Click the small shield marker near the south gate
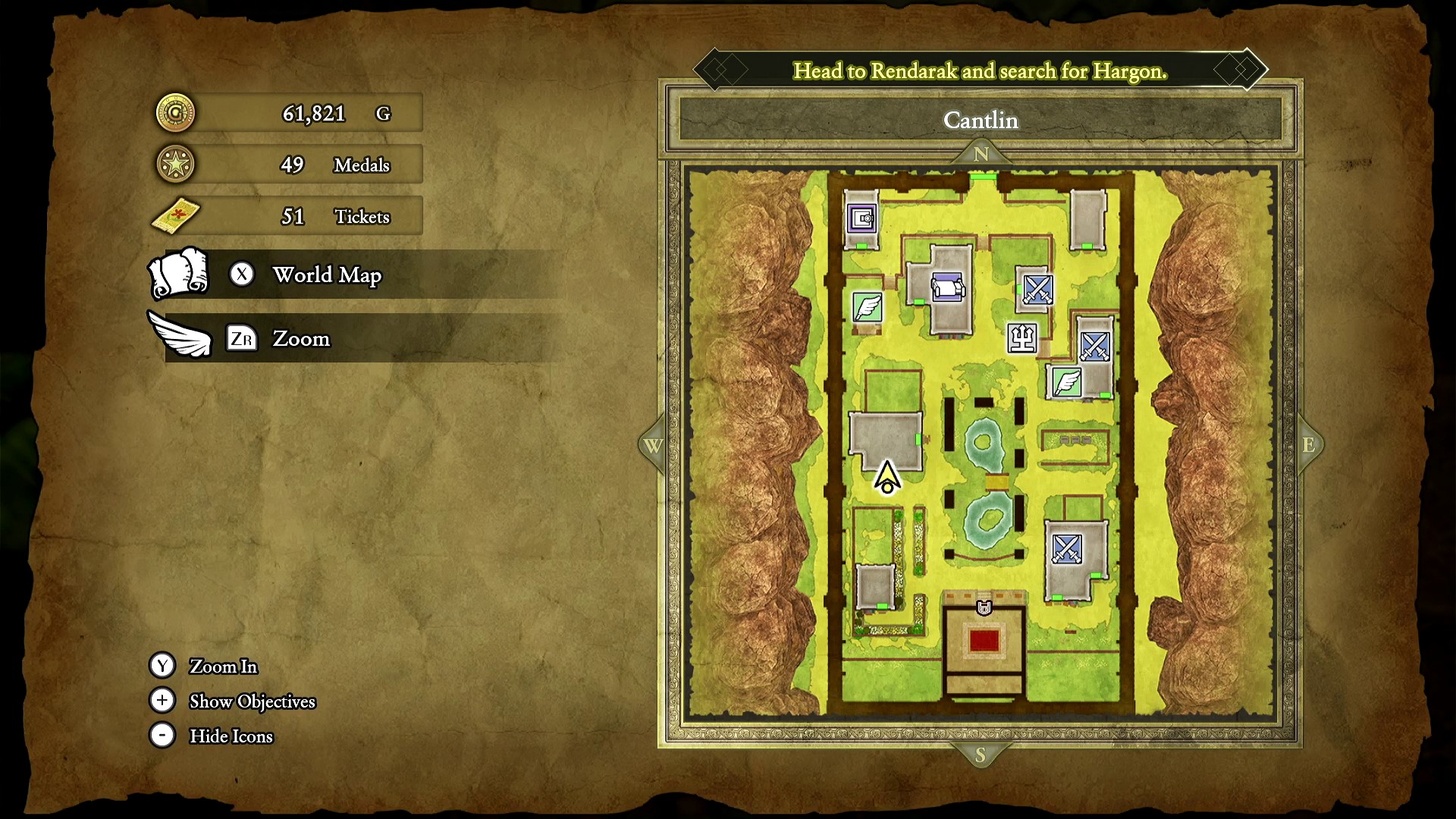 coord(984,607)
